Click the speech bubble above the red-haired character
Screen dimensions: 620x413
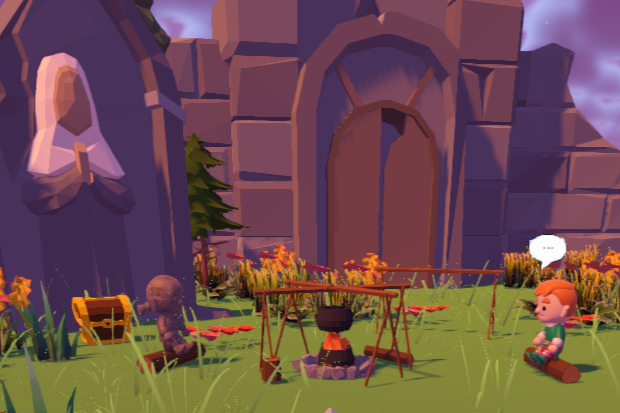click(547, 248)
